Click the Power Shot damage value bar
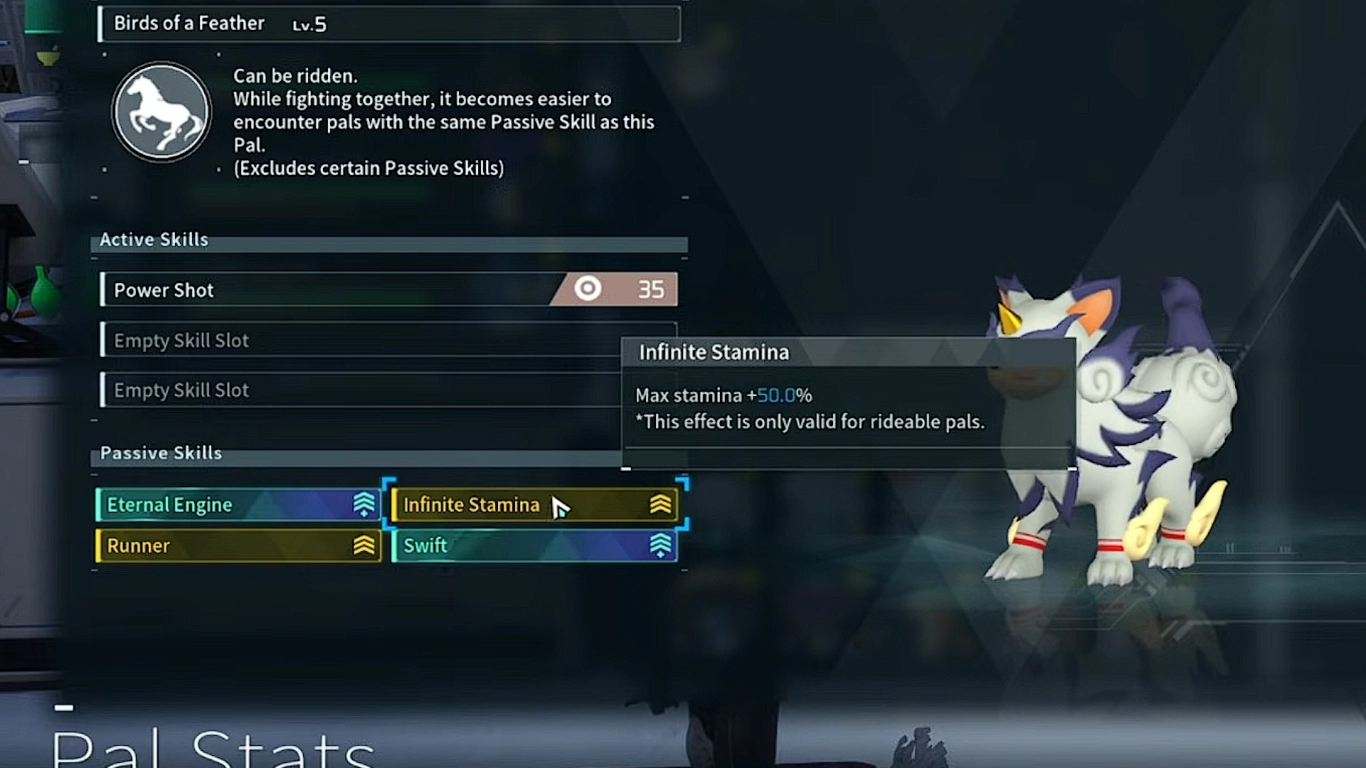The width and height of the screenshot is (1366, 768). (651, 289)
